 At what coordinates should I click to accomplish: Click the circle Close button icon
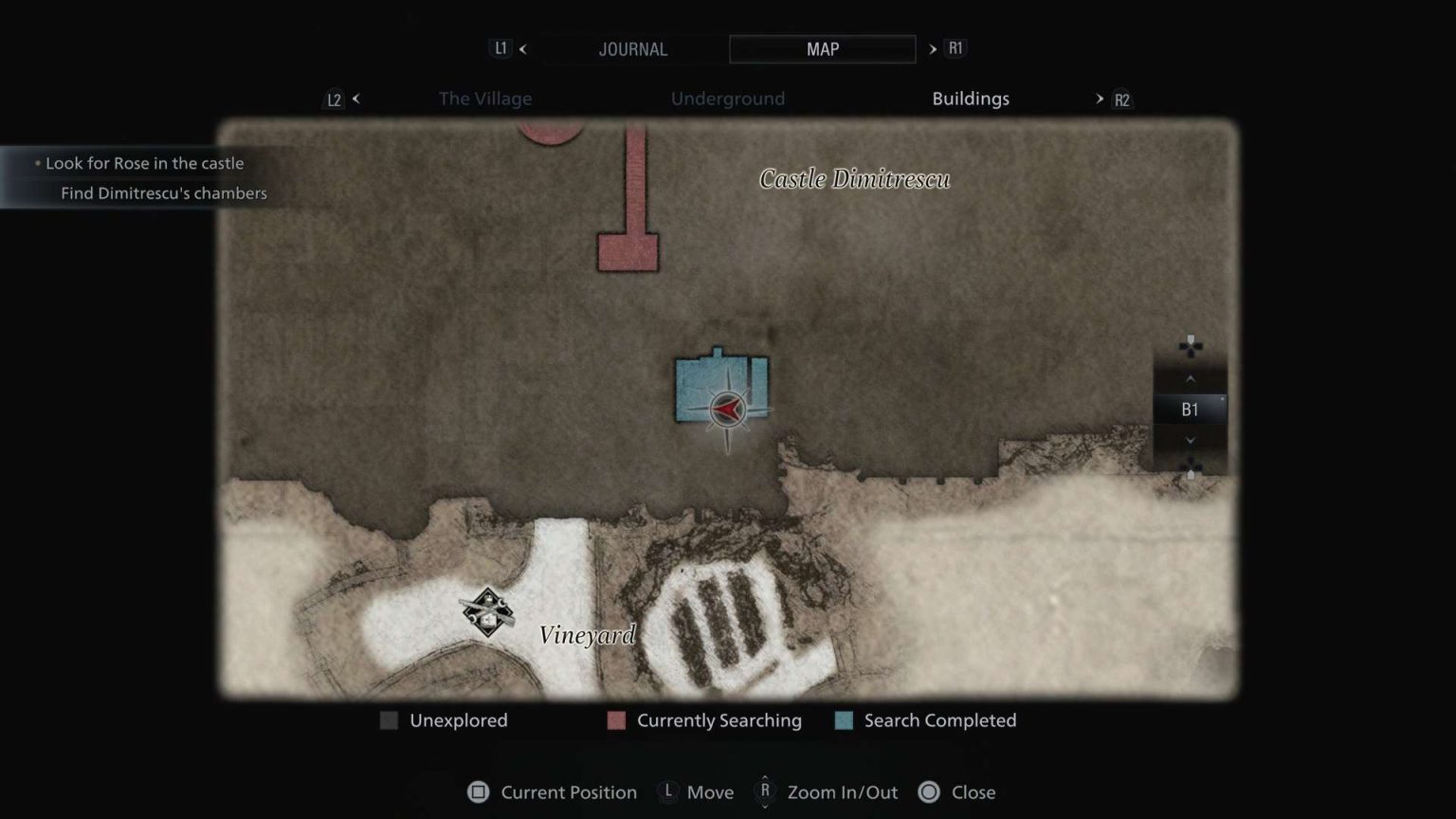coord(930,792)
